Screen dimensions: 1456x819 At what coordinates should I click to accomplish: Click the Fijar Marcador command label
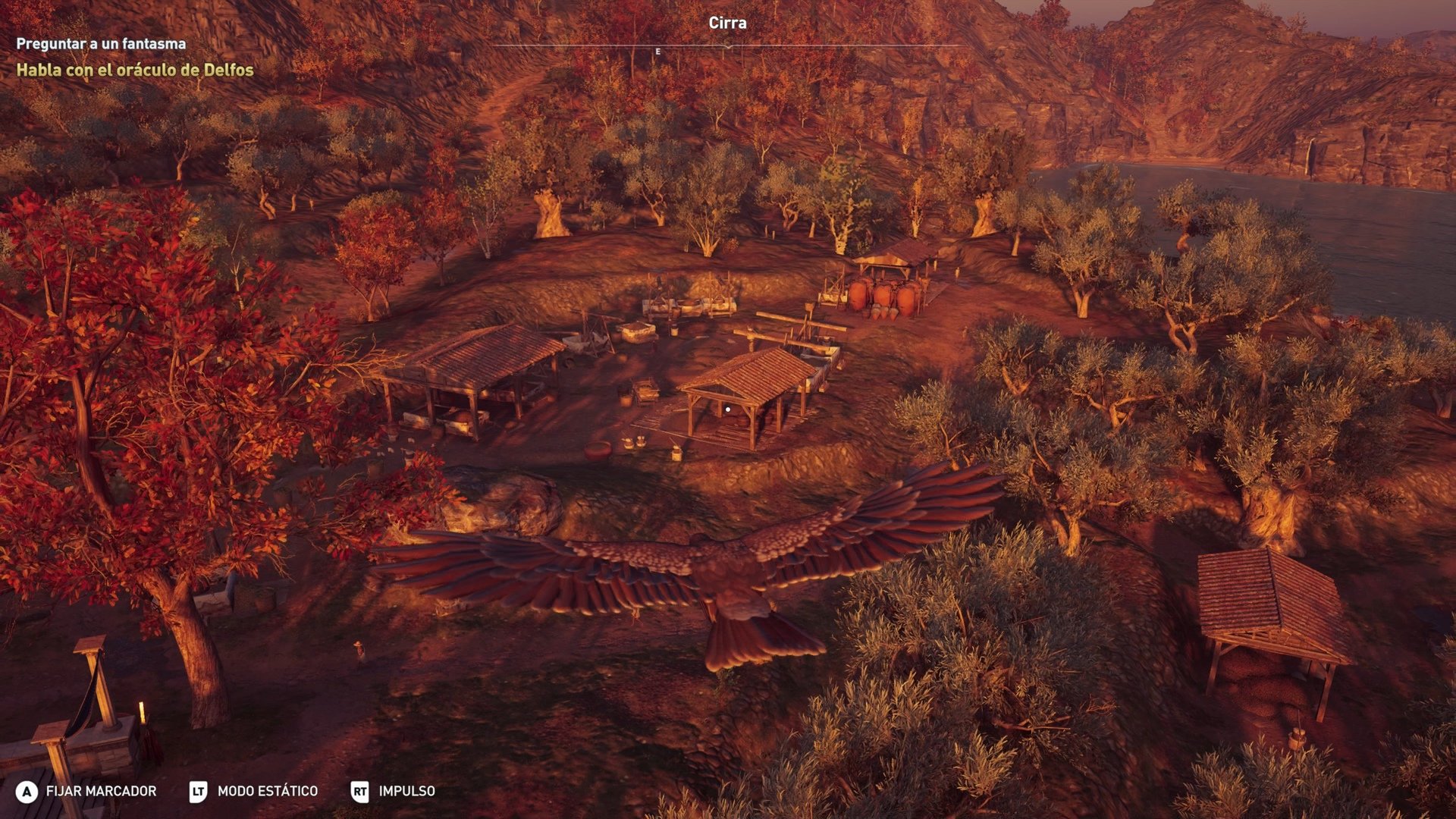point(101,791)
